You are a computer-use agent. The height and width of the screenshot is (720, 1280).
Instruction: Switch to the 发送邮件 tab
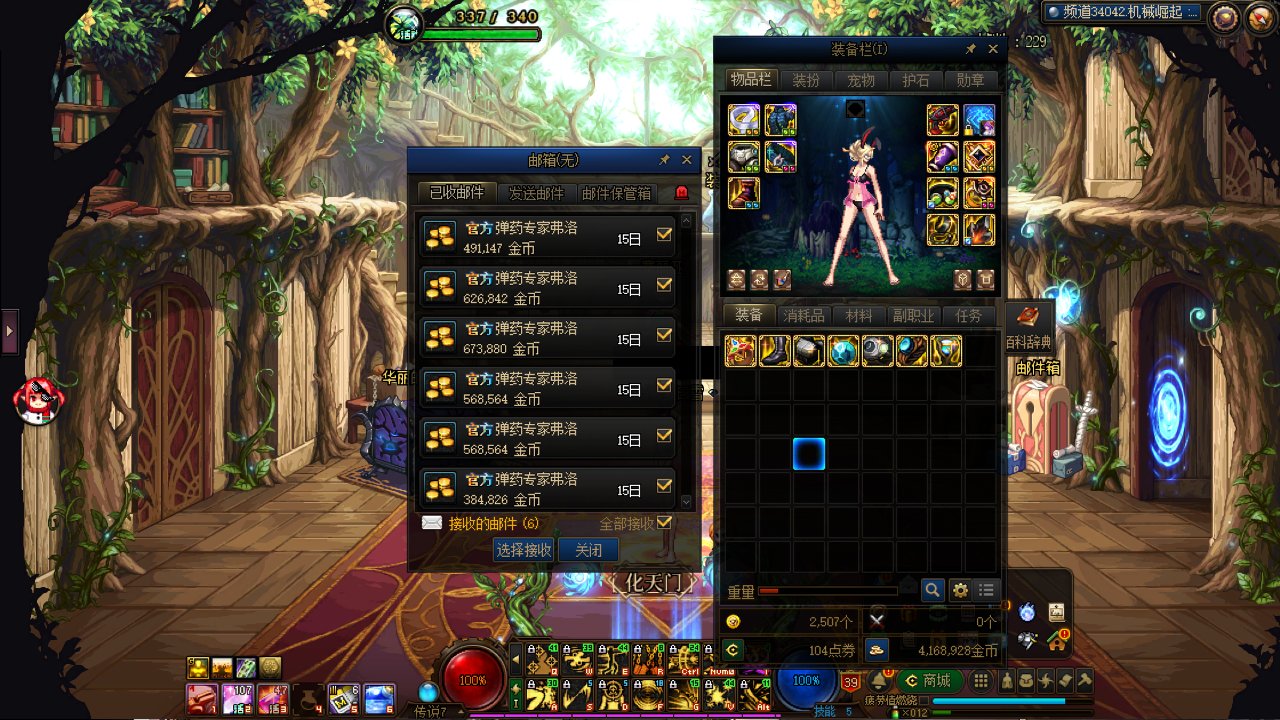click(x=536, y=193)
